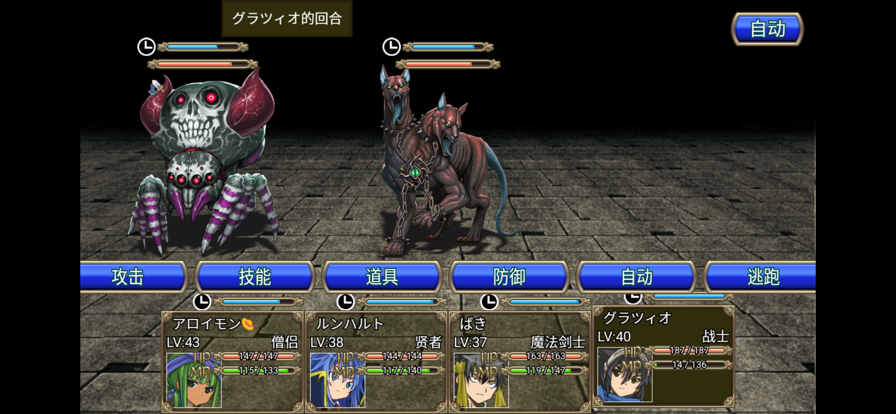Select the 逃跑 escape command
The width and height of the screenshot is (896, 414).
pos(762,277)
